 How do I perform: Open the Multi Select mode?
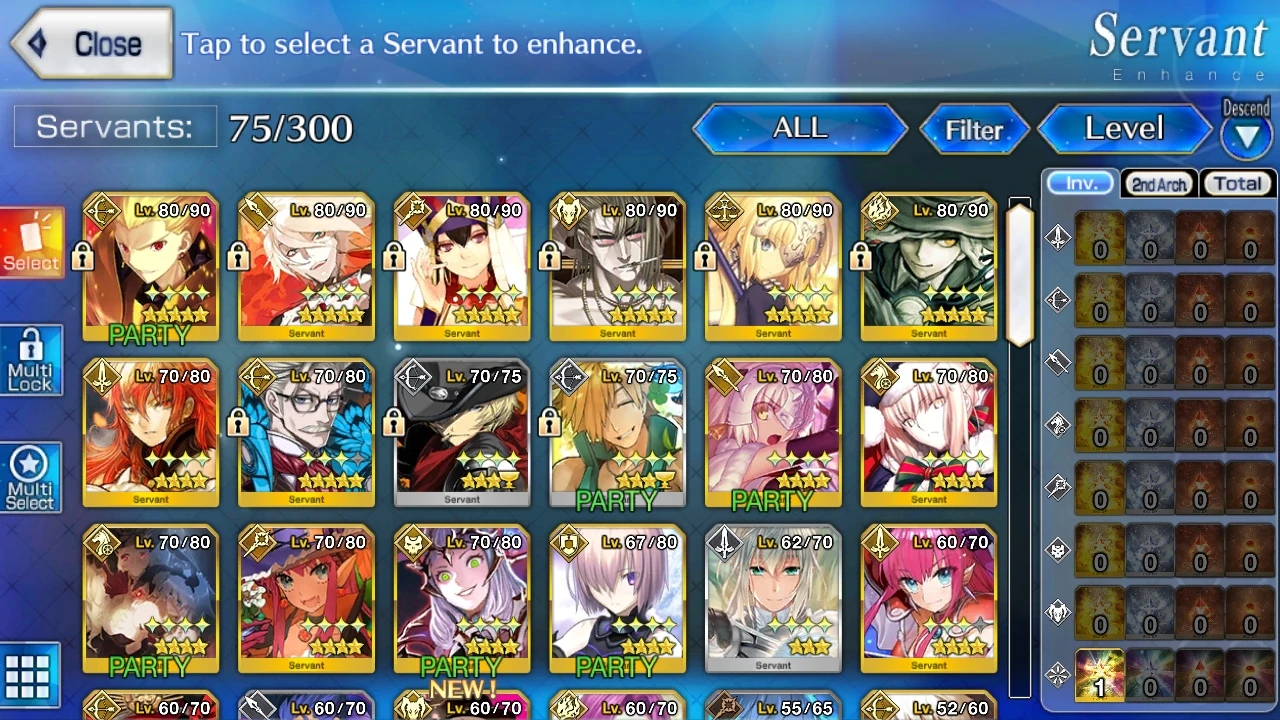[x=30, y=476]
